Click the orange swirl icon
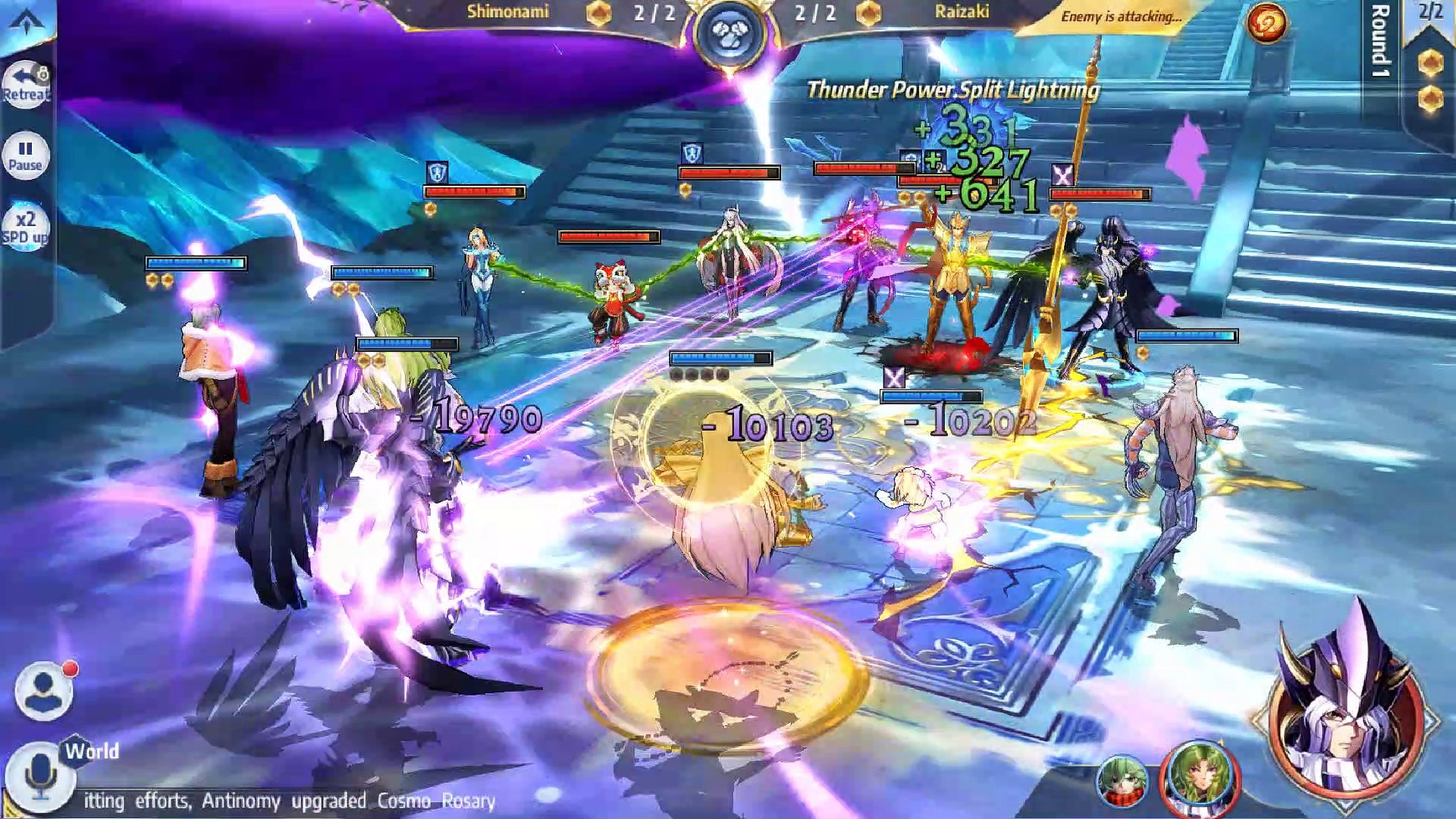 coord(1266,23)
